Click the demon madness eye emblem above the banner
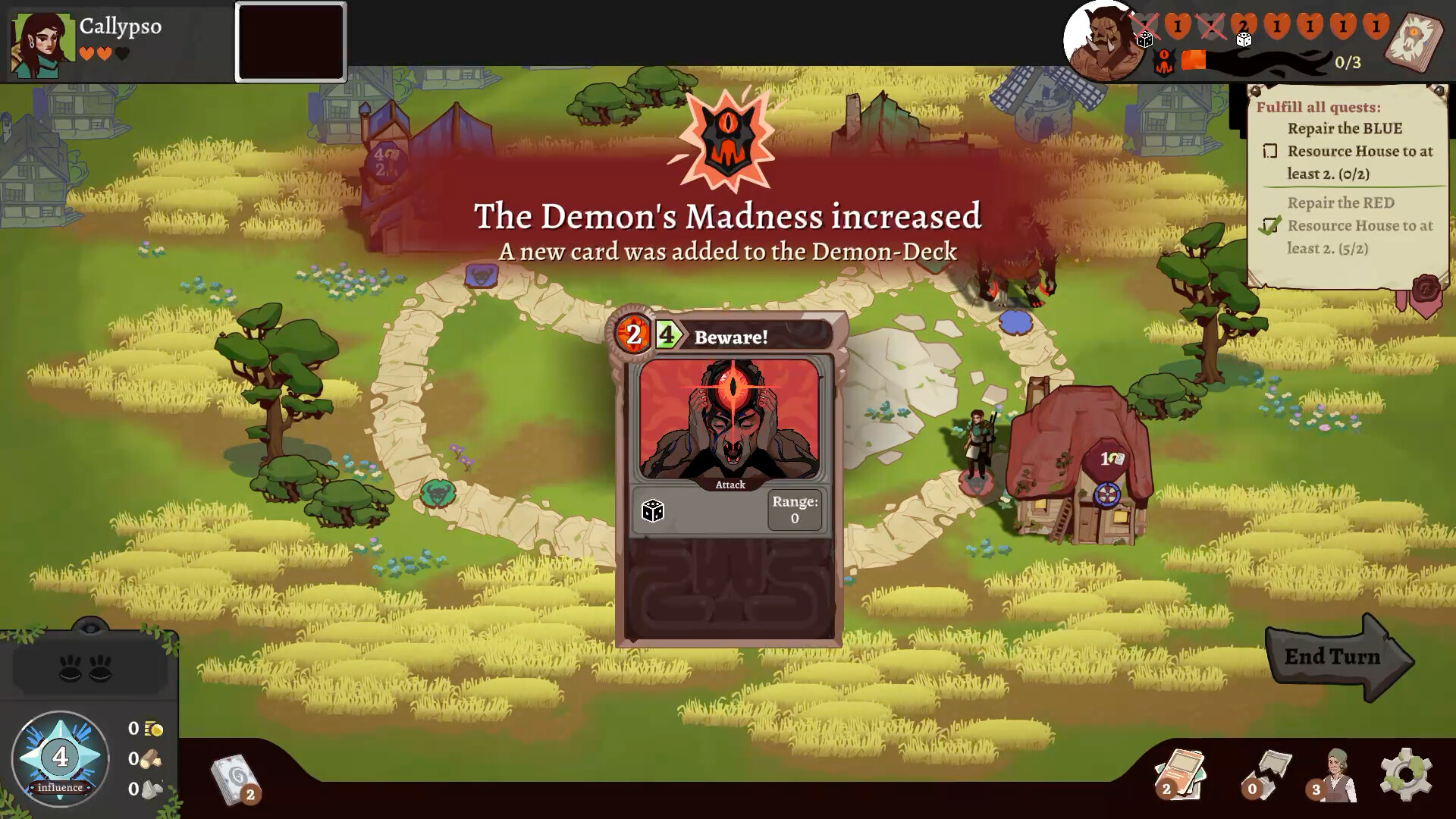The image size is (1456, 819). coord(726,139)
